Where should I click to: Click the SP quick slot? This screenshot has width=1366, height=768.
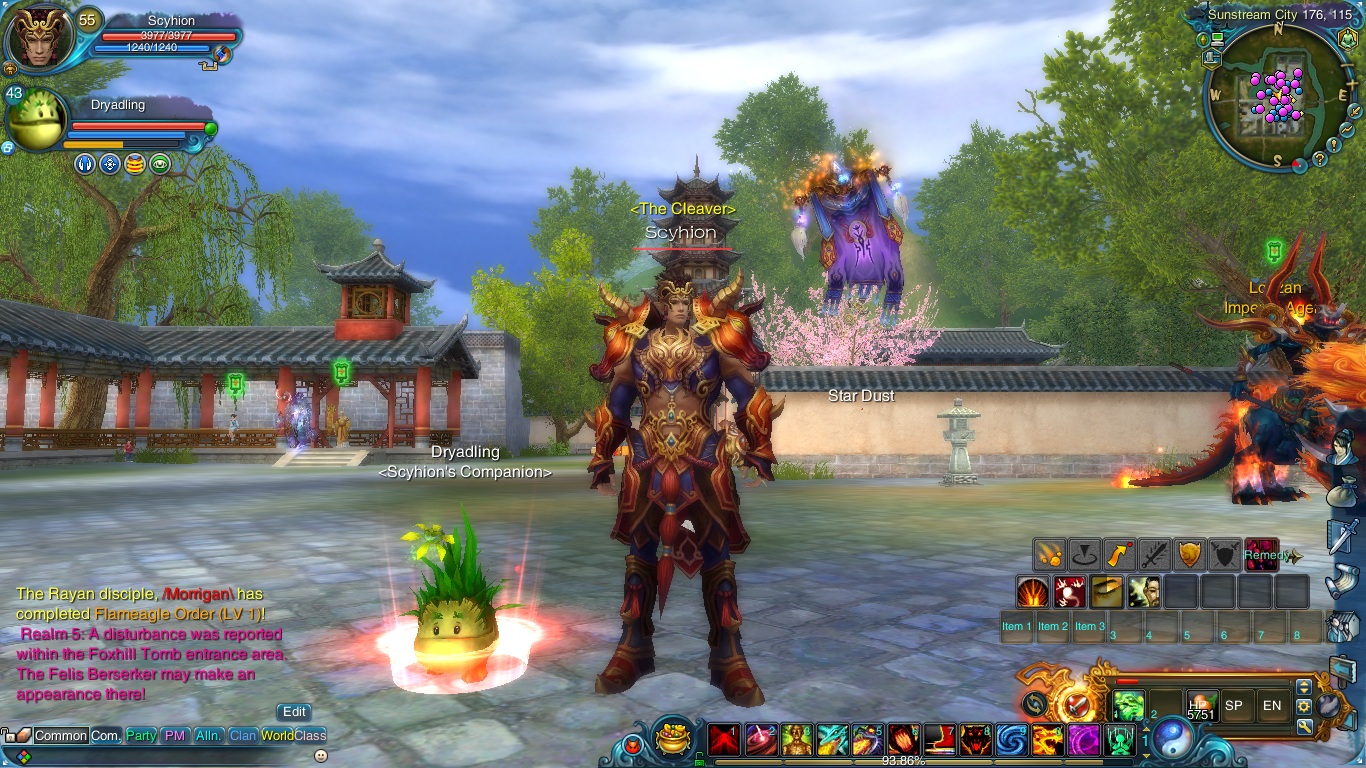(x=1234, y=705)
